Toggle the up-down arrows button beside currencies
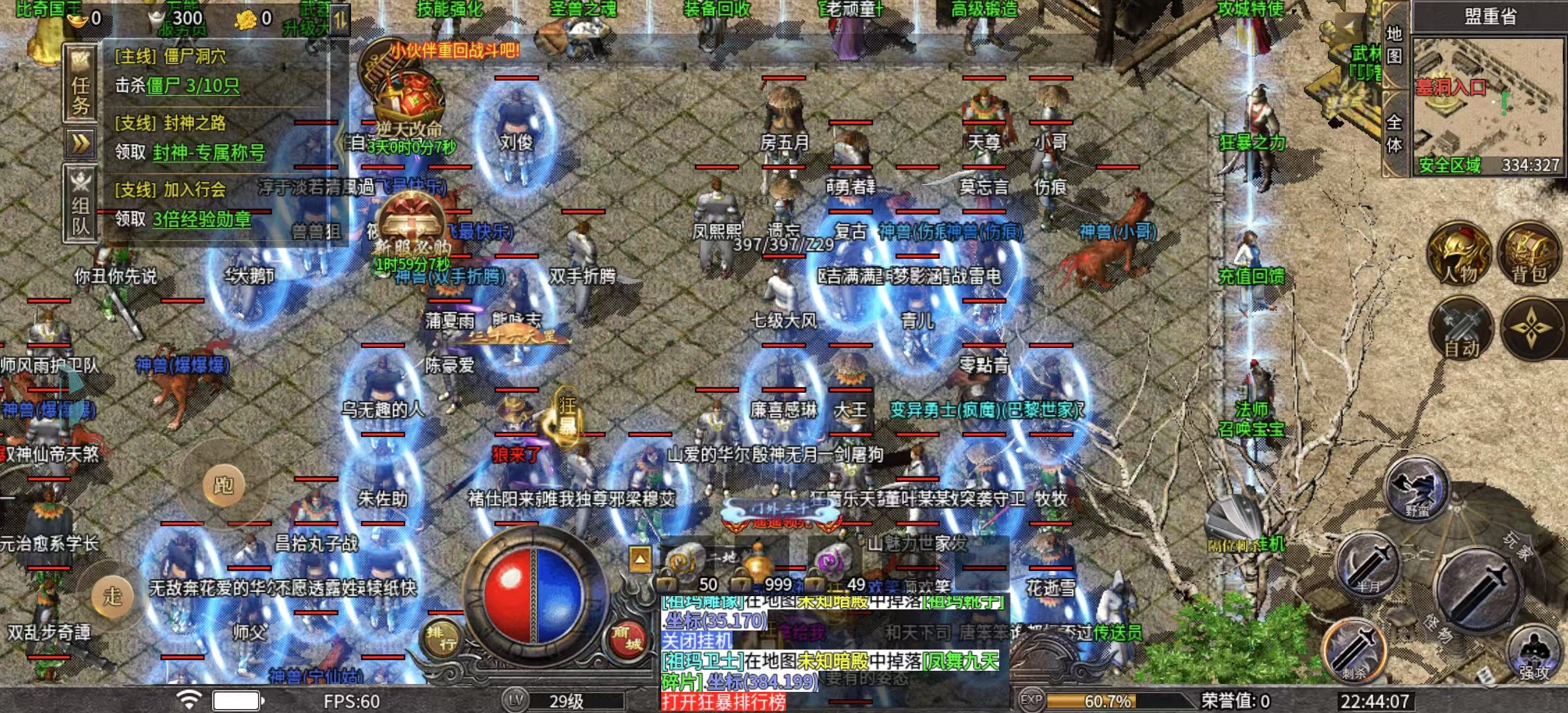1568x713 pixels. pyautogui.click(x=340, y=20)
